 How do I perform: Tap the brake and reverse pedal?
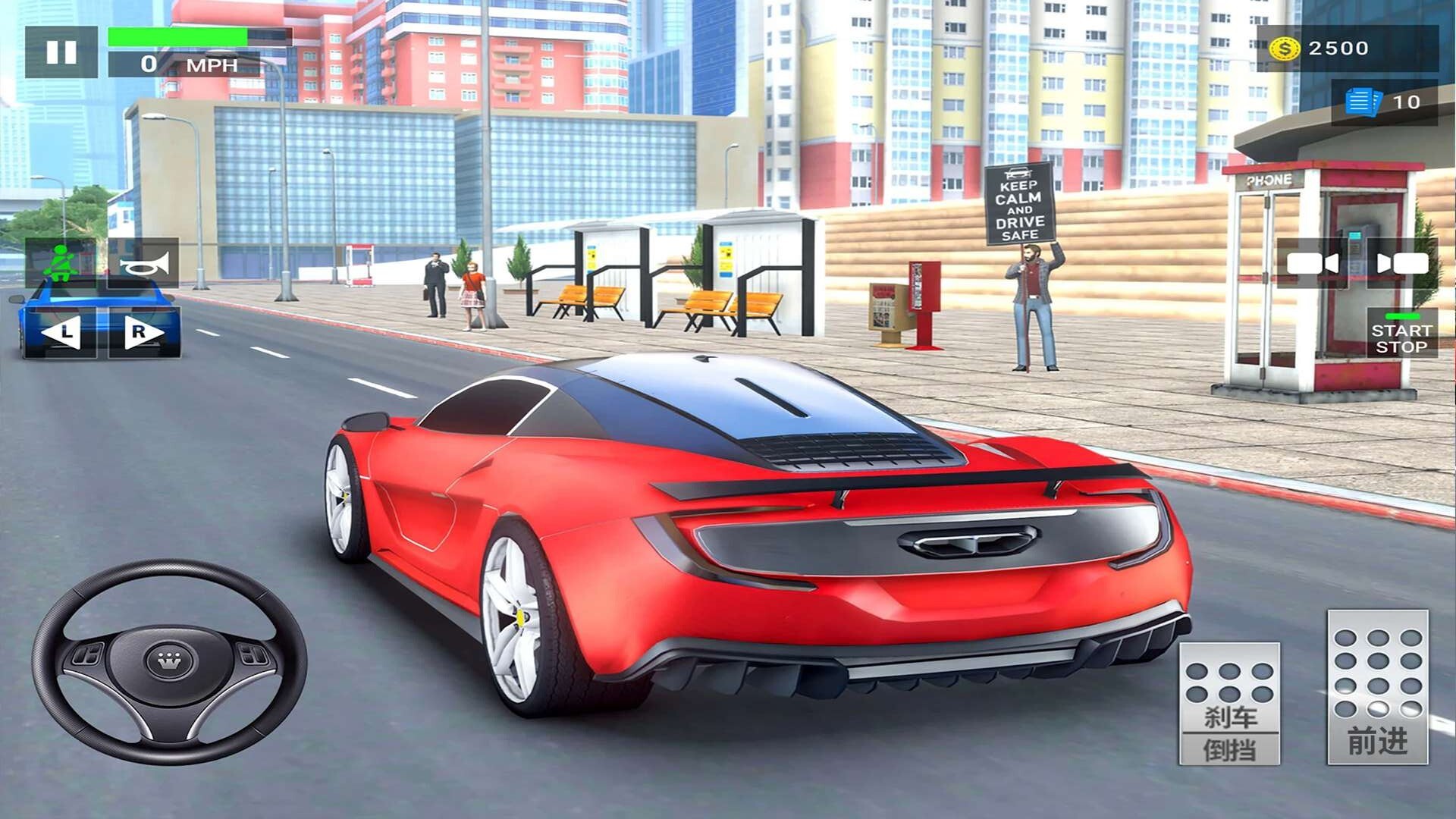pos(1229,703)
